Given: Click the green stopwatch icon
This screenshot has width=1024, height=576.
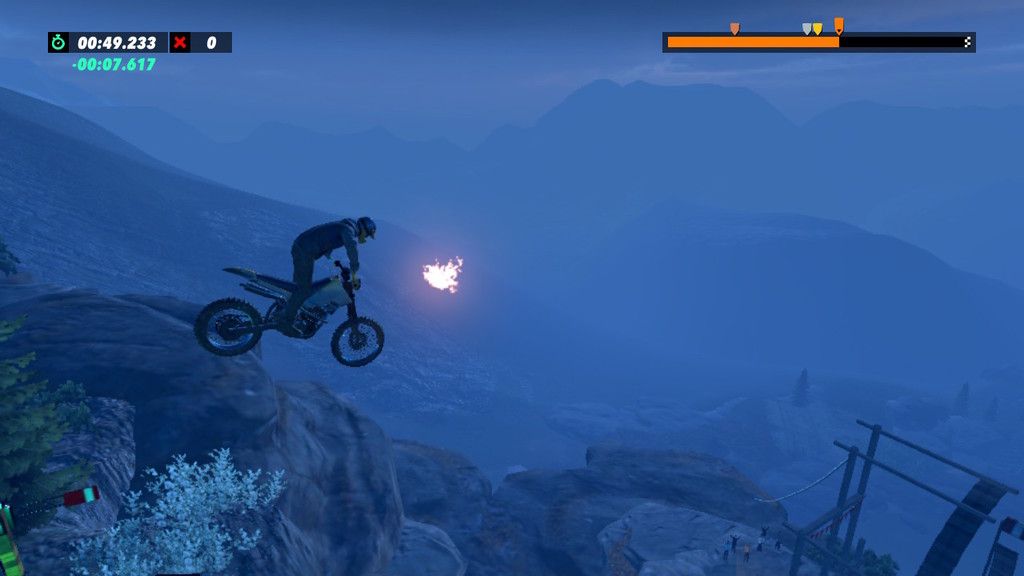Looking at the screenshot, I should (x=58, y=42).
